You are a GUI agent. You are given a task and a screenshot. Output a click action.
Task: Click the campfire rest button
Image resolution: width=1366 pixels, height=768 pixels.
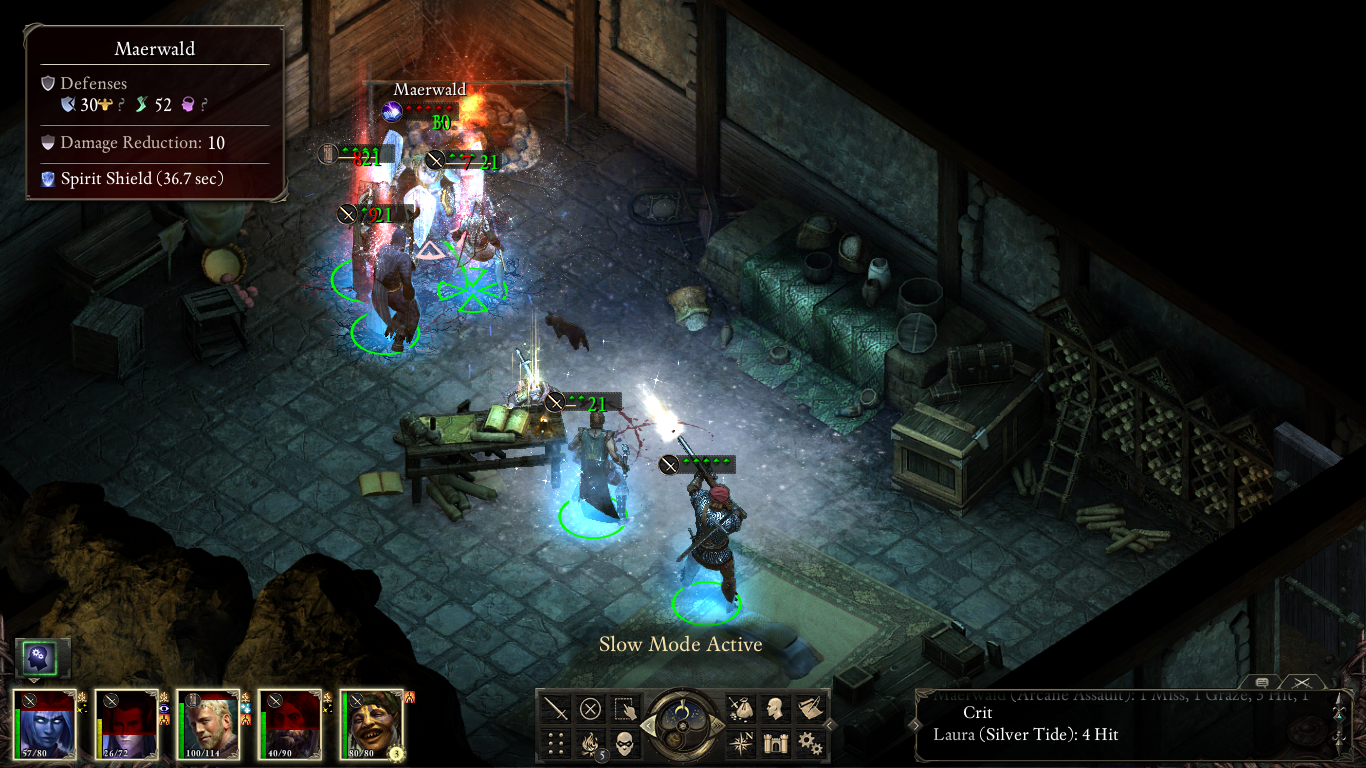click(590, 743)
